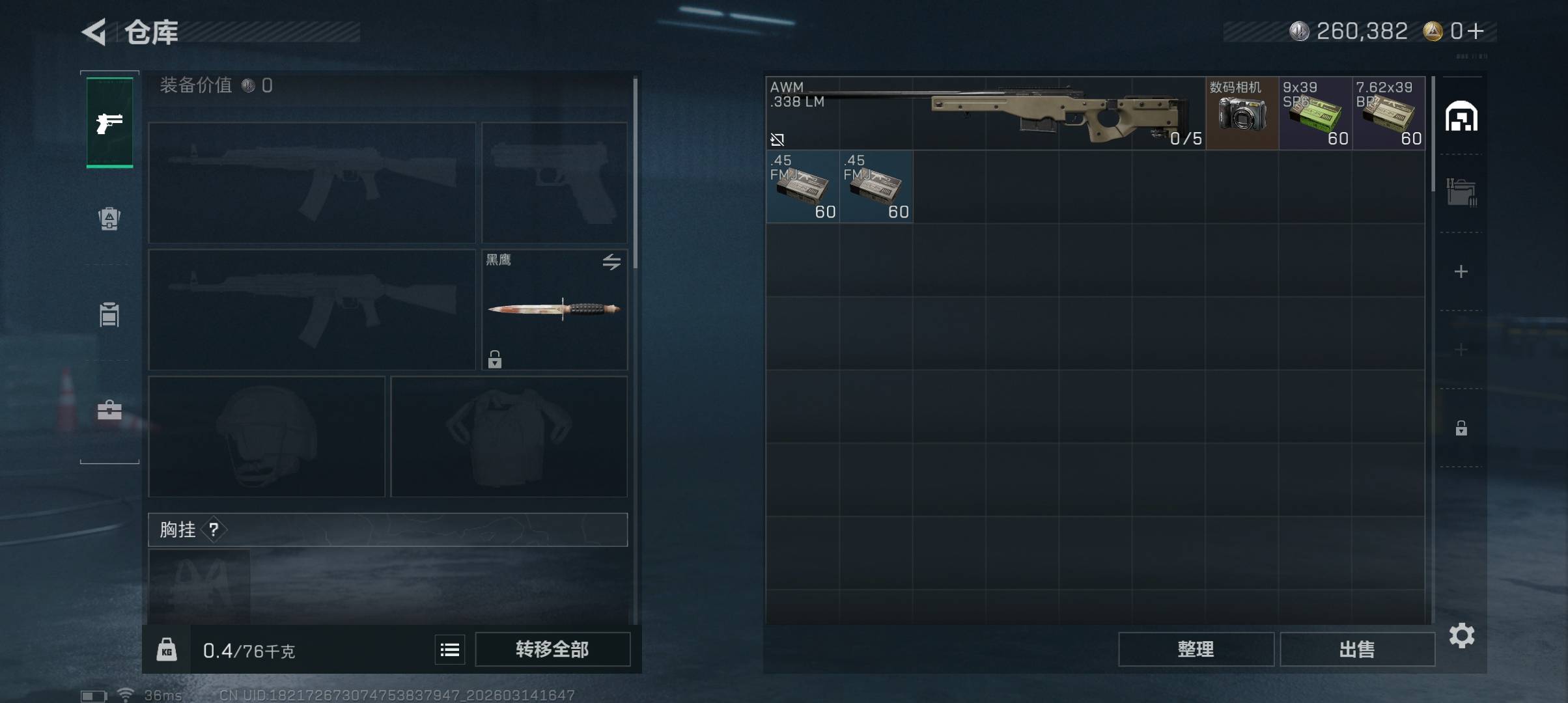
Task: Pick the 数码相机 digital camera item
Action: tap(1242, 113)
